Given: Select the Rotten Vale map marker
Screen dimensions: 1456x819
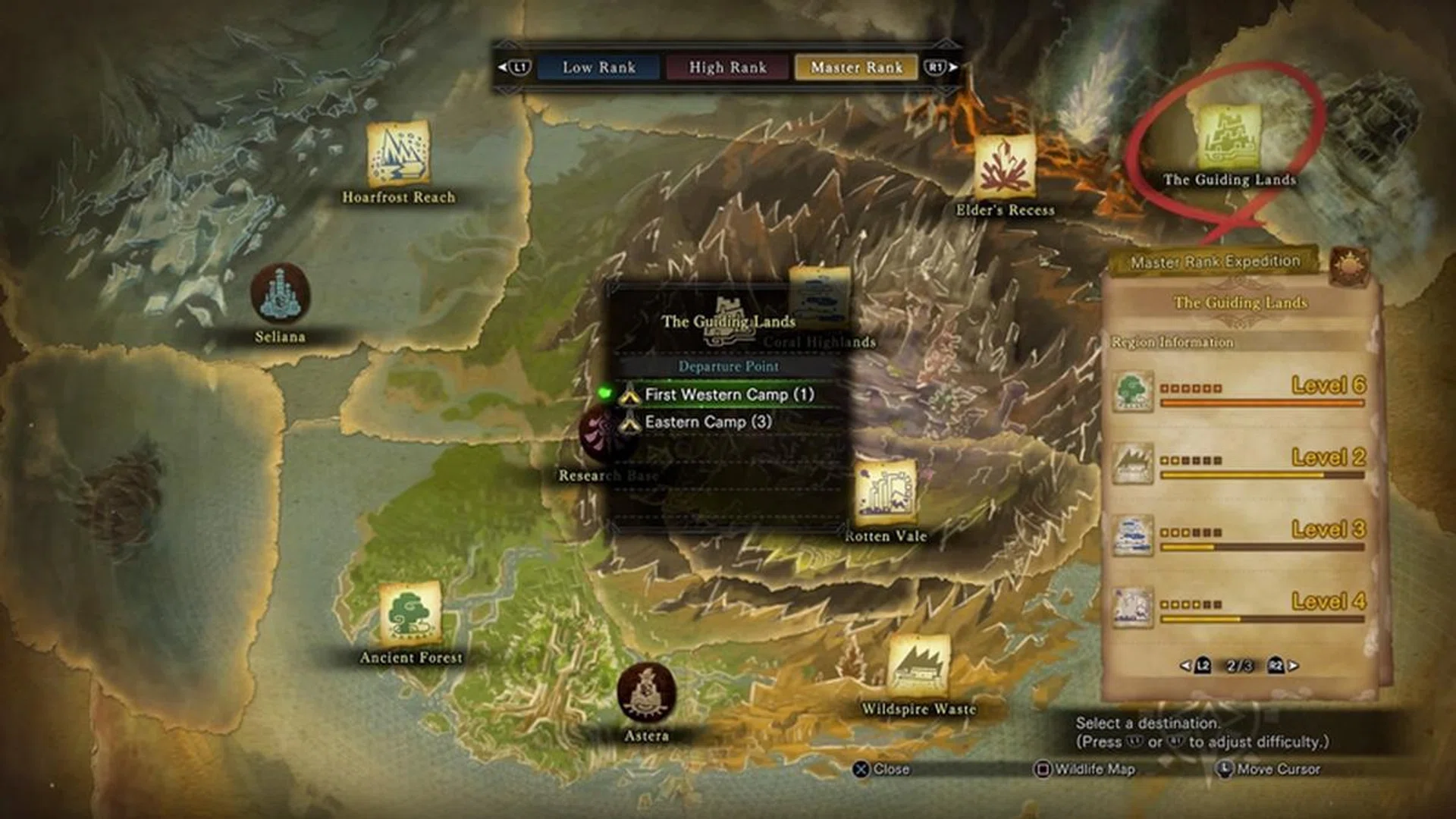Looking at the screenshot, I should [885, 492].
